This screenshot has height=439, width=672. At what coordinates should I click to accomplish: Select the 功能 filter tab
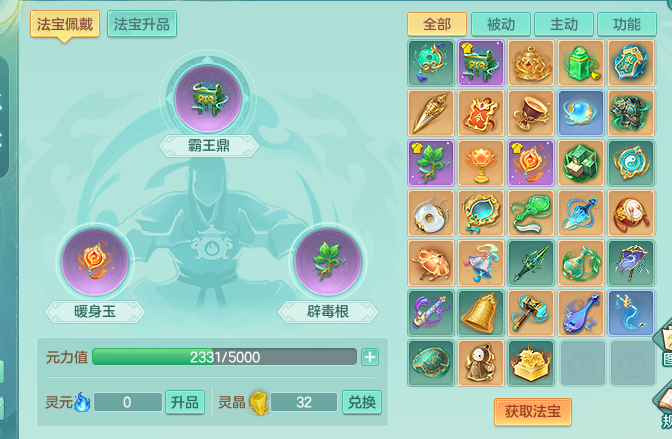[627, 24]
